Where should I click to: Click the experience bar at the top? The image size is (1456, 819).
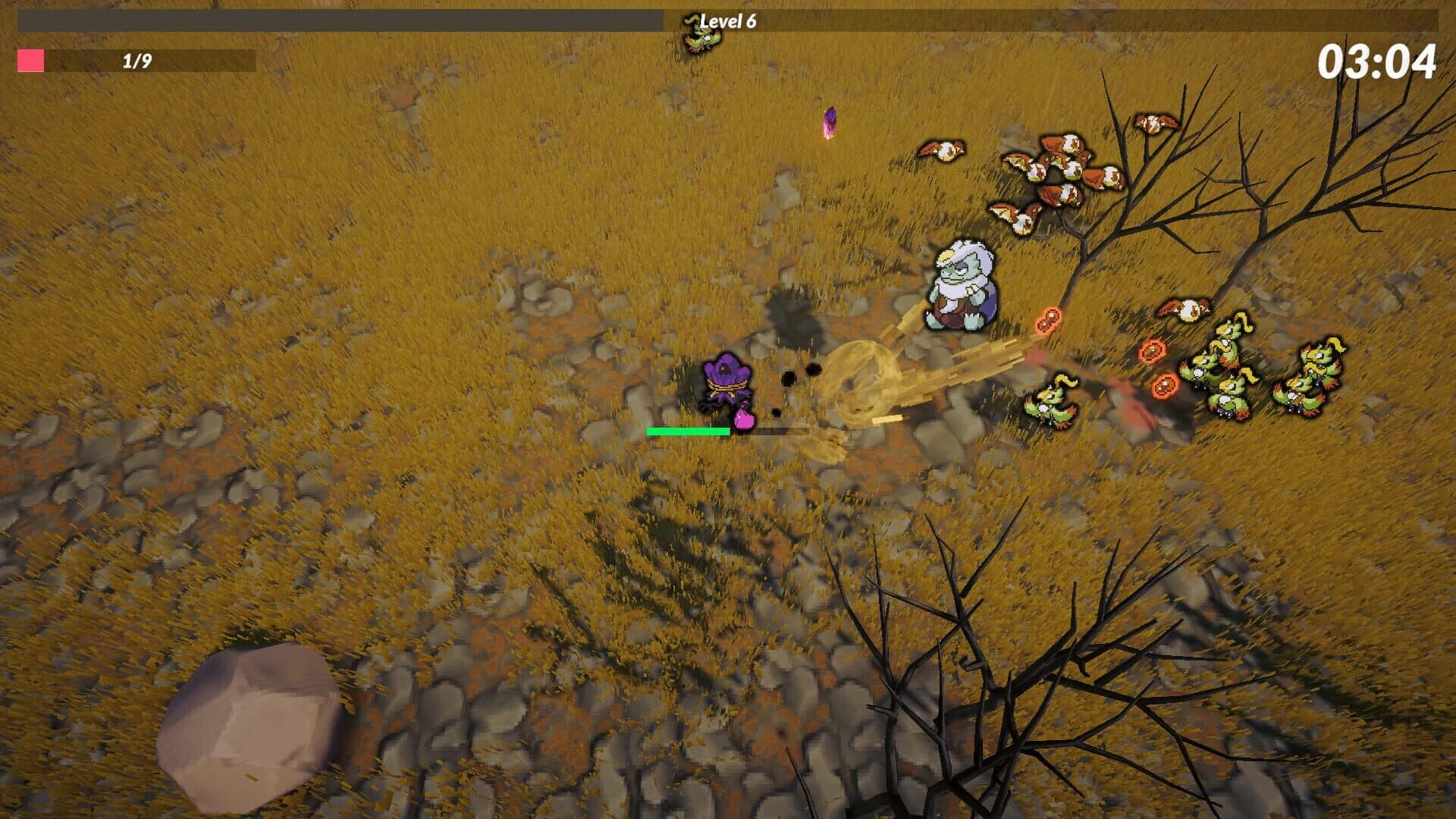coord(341,17)
